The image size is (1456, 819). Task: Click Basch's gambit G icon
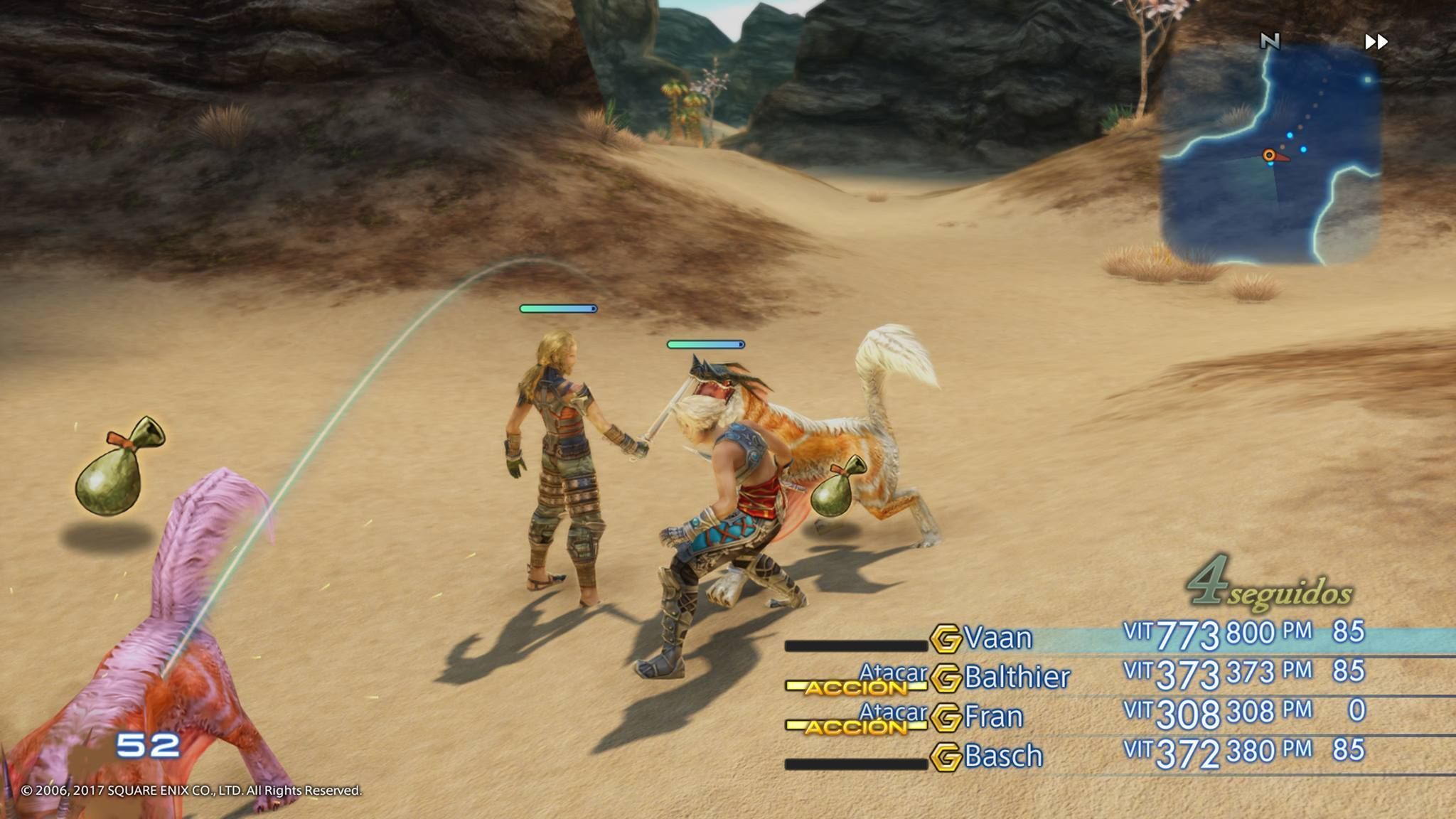point(946,758)
